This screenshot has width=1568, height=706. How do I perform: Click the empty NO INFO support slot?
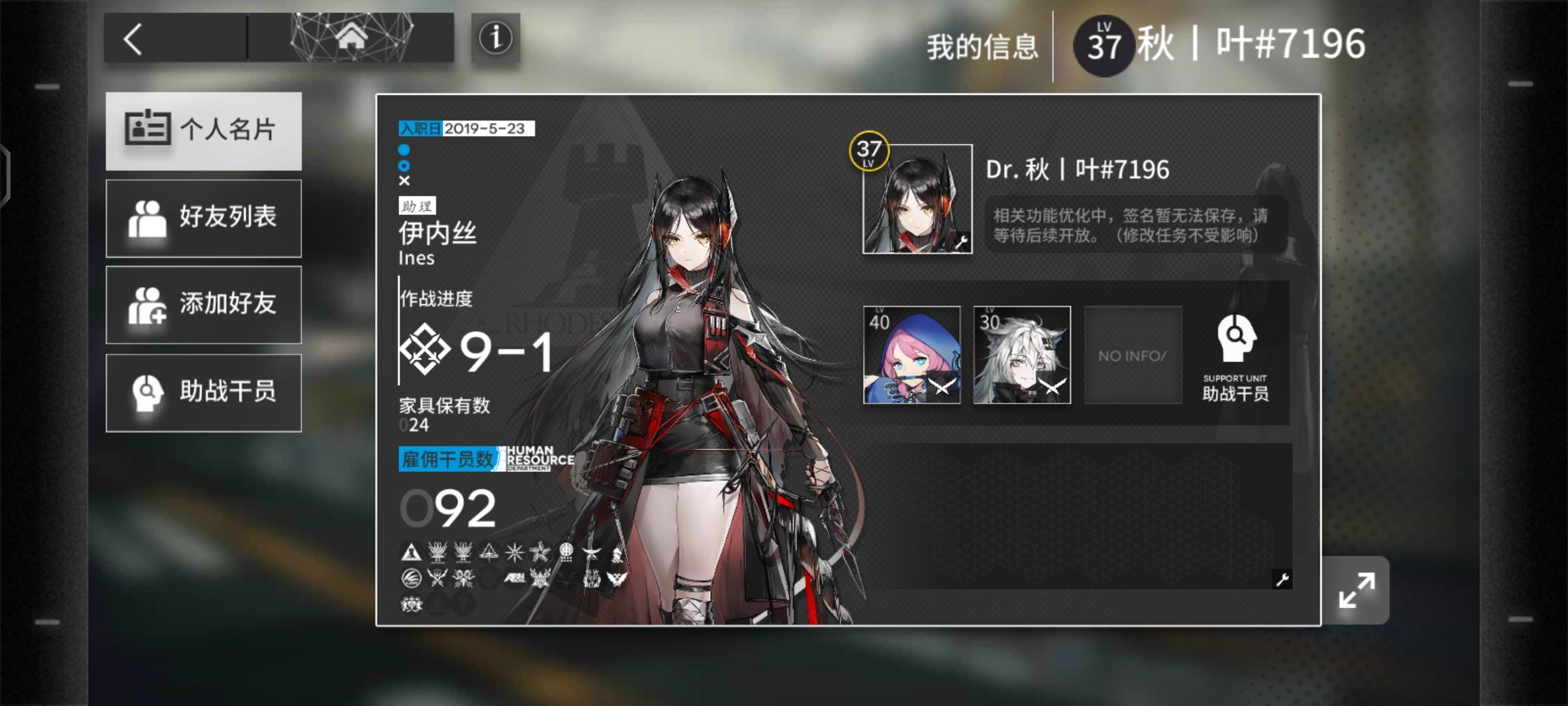[x=1132, y=354]
